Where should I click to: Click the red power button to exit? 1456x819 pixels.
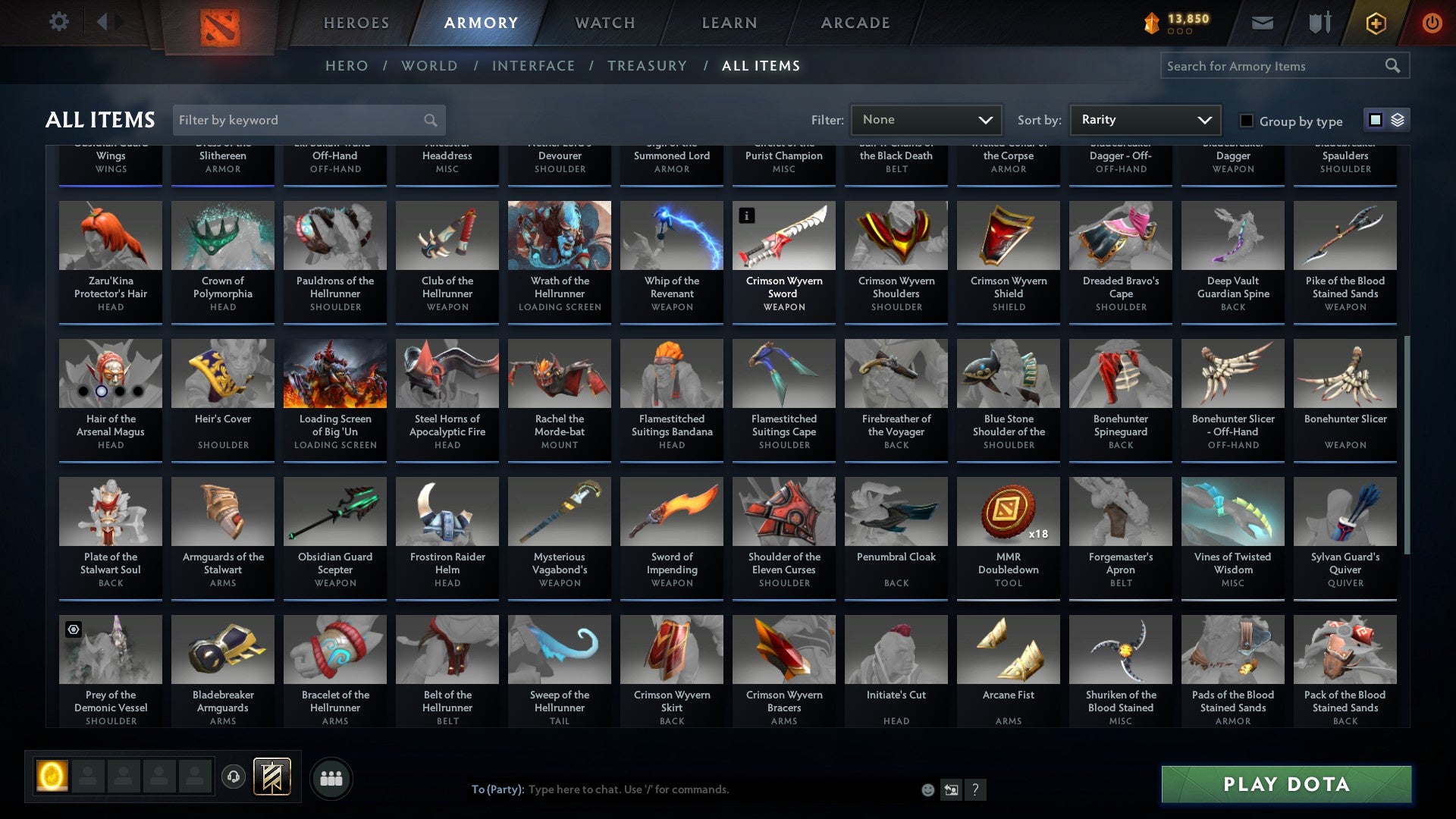click(x=1432, y=23)
